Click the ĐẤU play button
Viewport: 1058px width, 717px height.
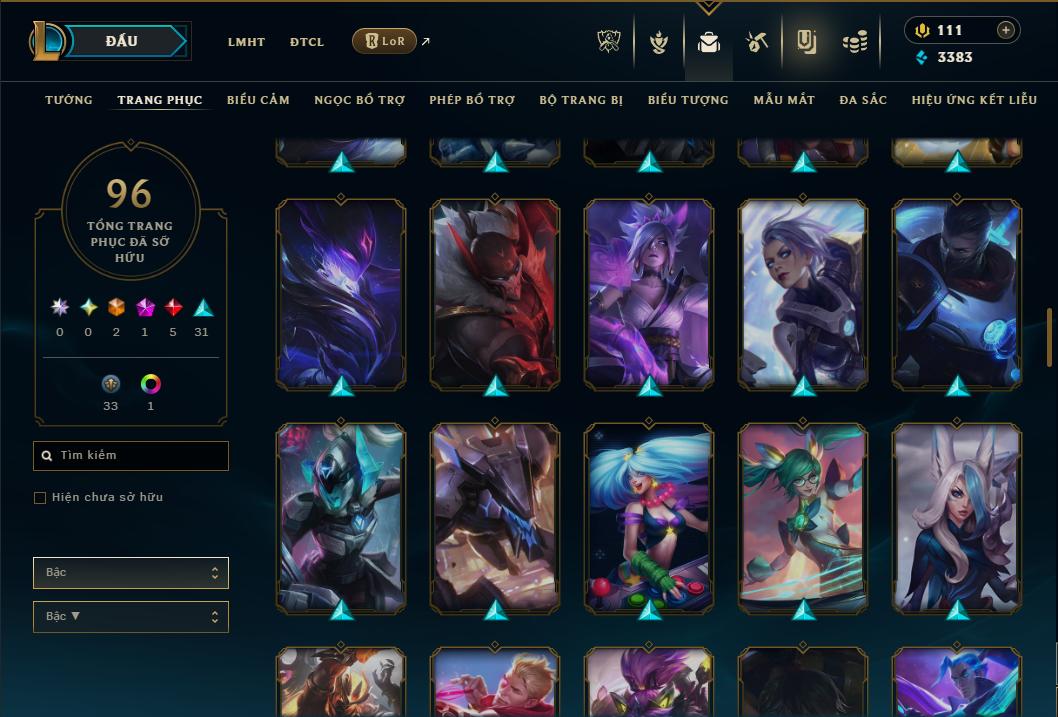click(121, 41)
